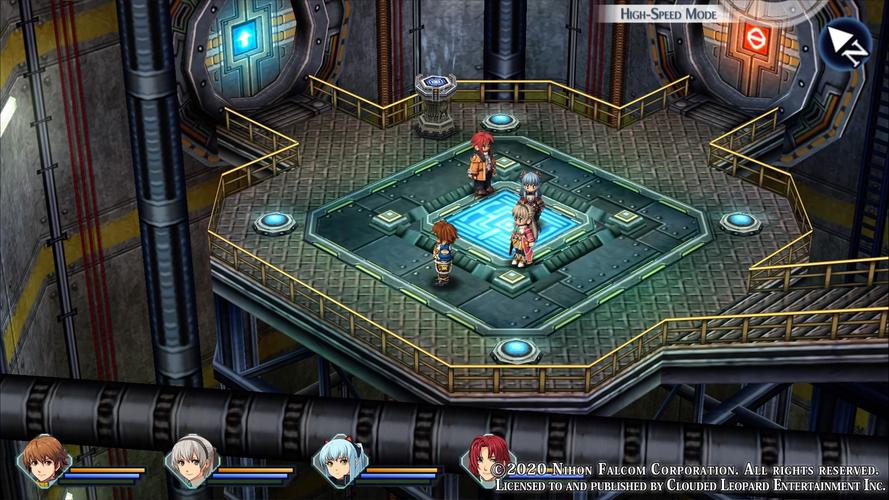This screenshot has height=500, width=889.
Task: Choose the silver-haired party member portrait
Action: point(189,462)
